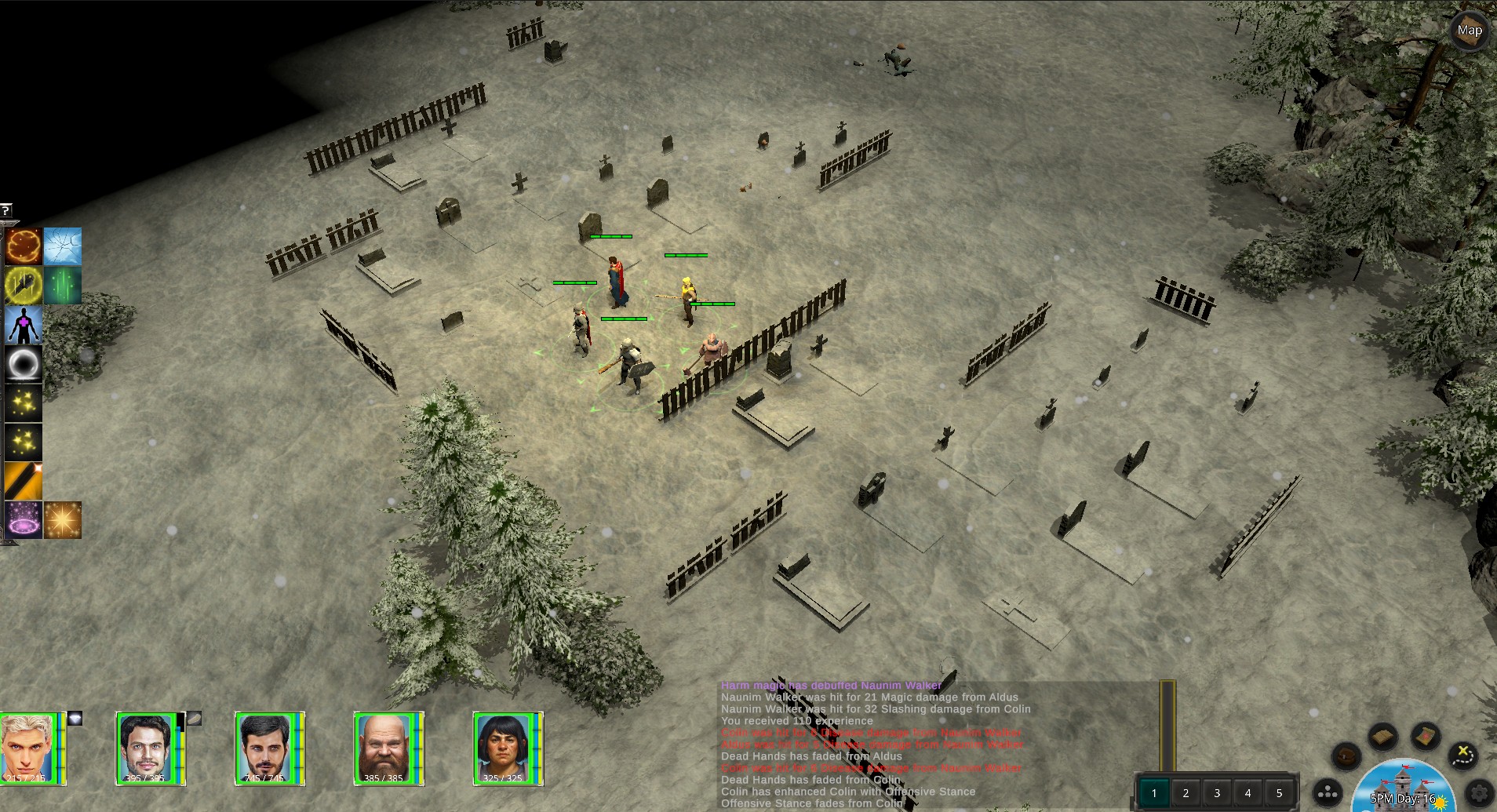This screenshot has width=1497, height=812.
Task: Switch to hotbar page 3
Action: [1217, 793]
